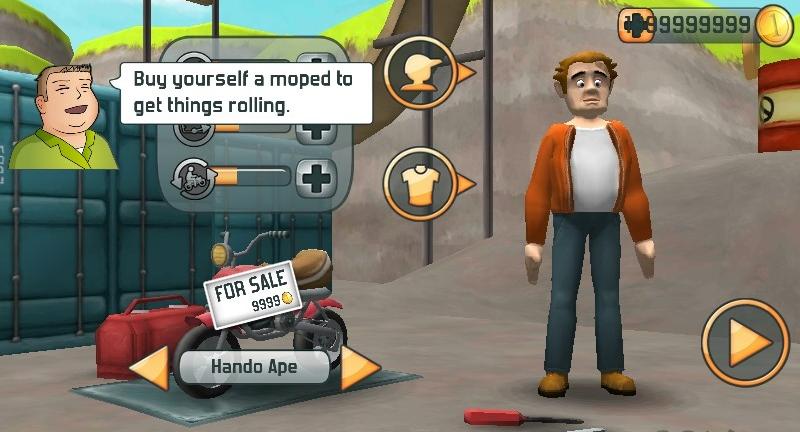Open the shirt outfit category

[x=421, y=183]
